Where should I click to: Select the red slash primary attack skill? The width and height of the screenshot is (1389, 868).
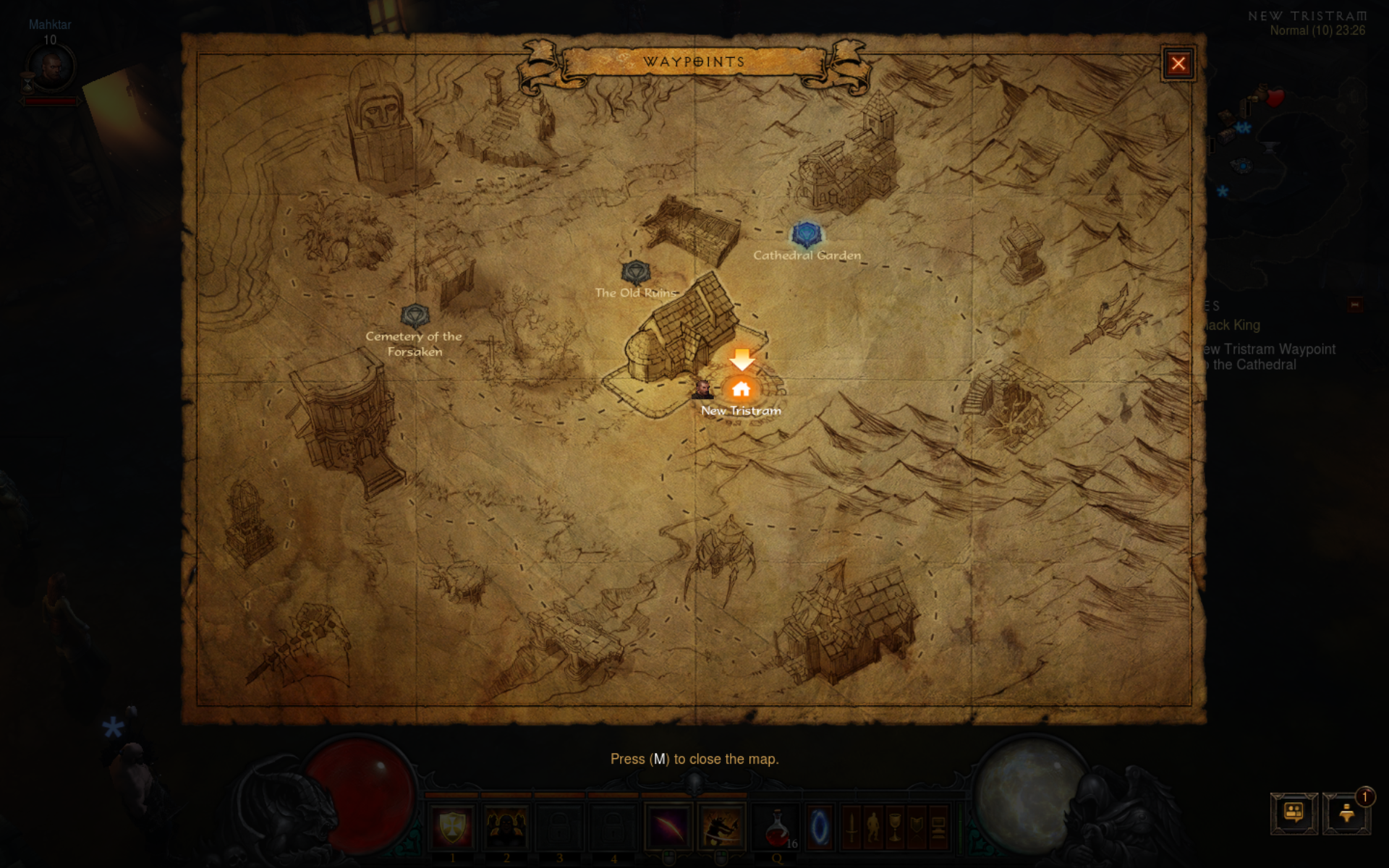click(668, 827)
